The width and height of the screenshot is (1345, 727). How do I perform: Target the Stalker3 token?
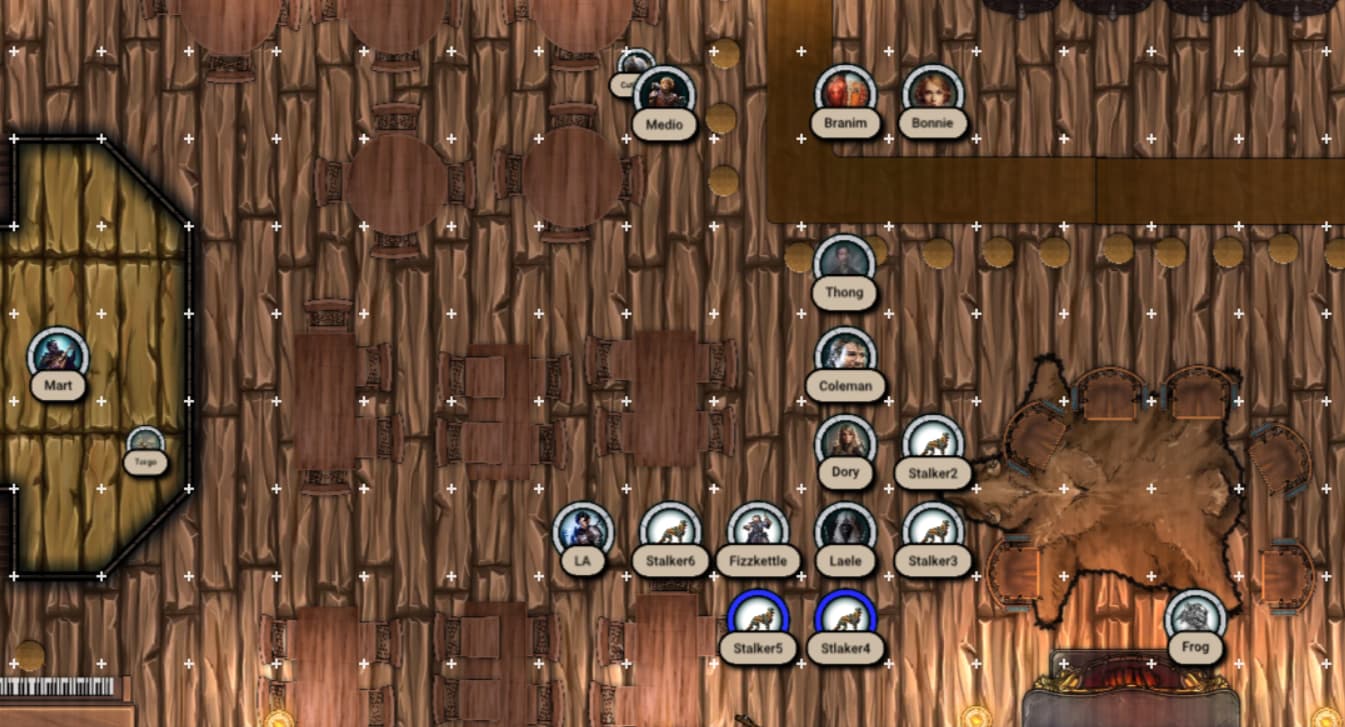[x=933, y=531]
